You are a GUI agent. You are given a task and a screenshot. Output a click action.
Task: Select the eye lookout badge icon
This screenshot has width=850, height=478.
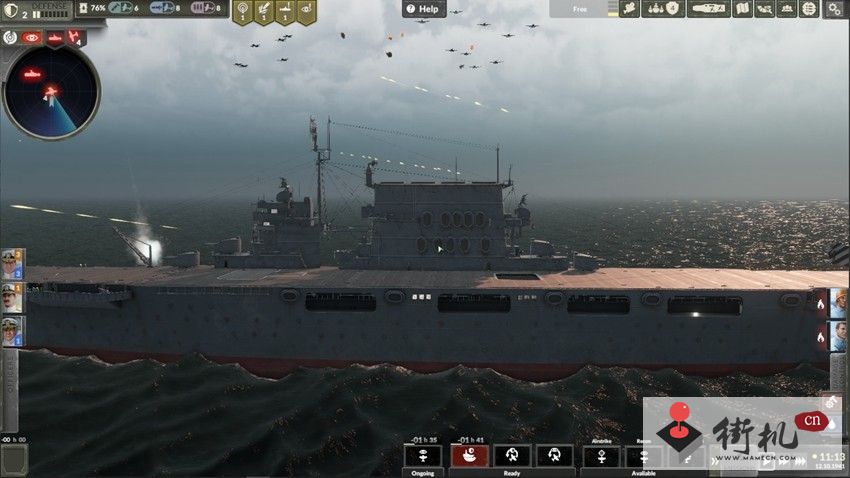point(306,11)
